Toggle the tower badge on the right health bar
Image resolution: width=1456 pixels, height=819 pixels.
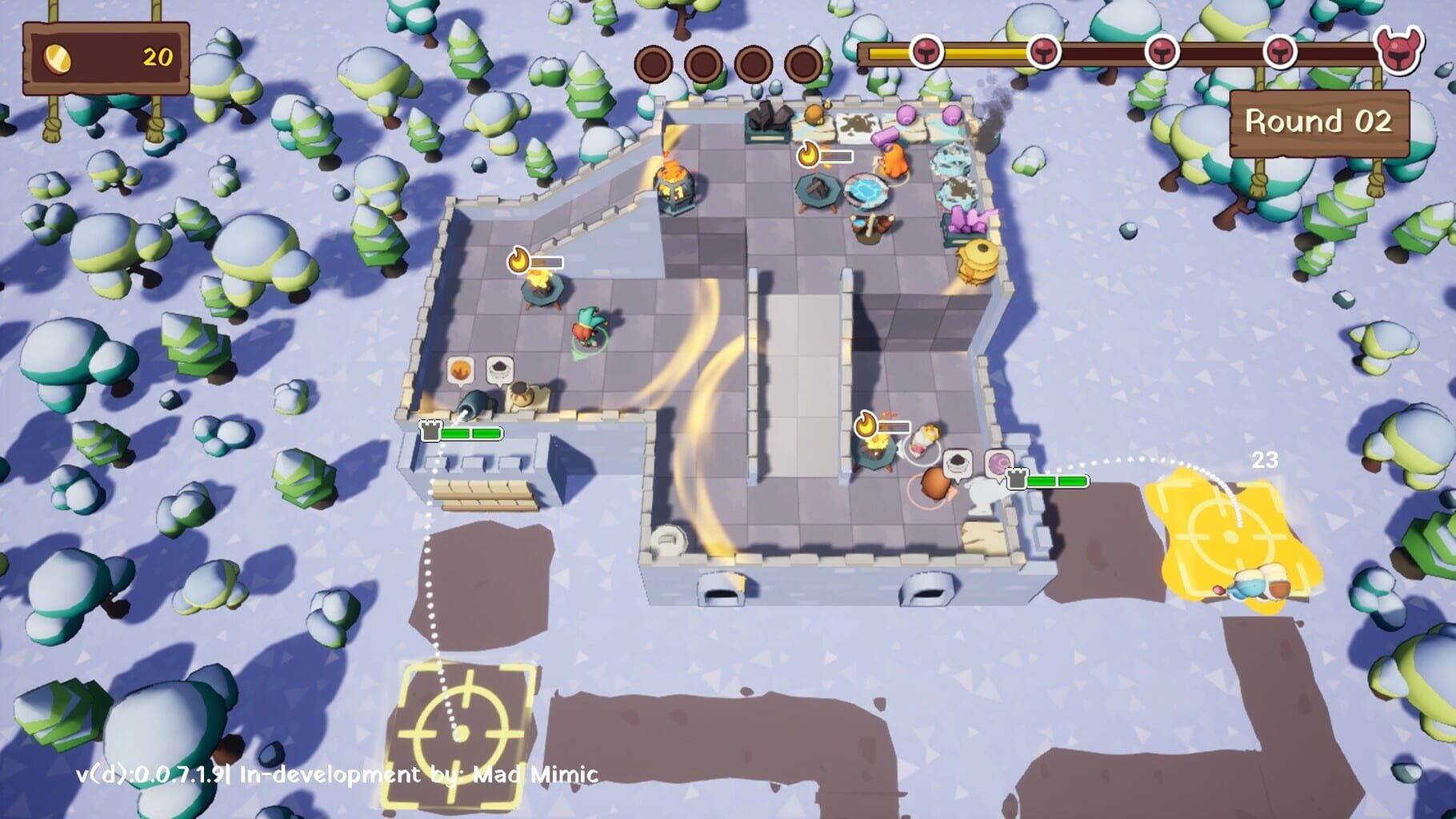coord(1016,480)
